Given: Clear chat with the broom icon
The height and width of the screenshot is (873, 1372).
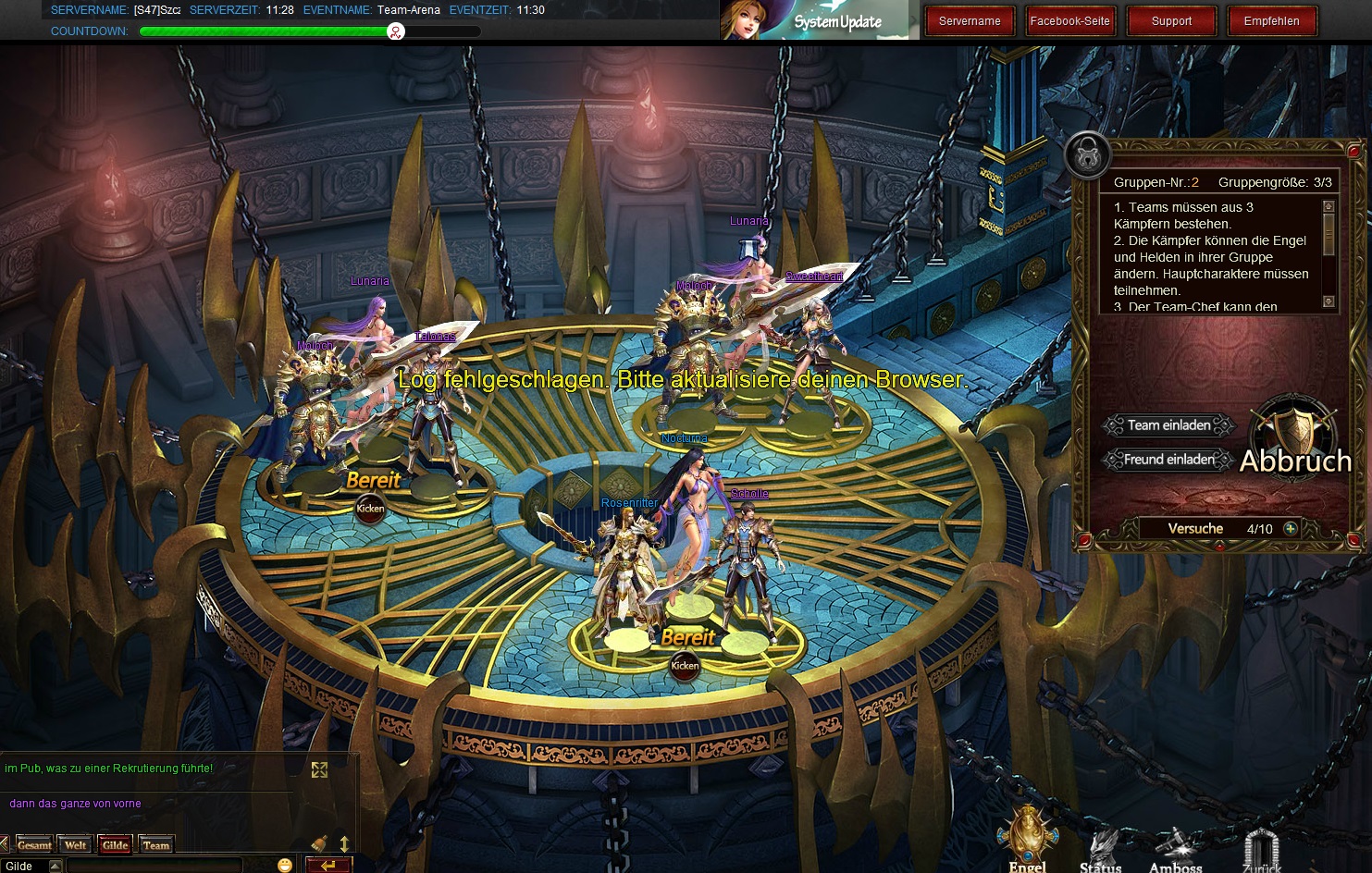Looking at the screenshot, I should (319, 842).
